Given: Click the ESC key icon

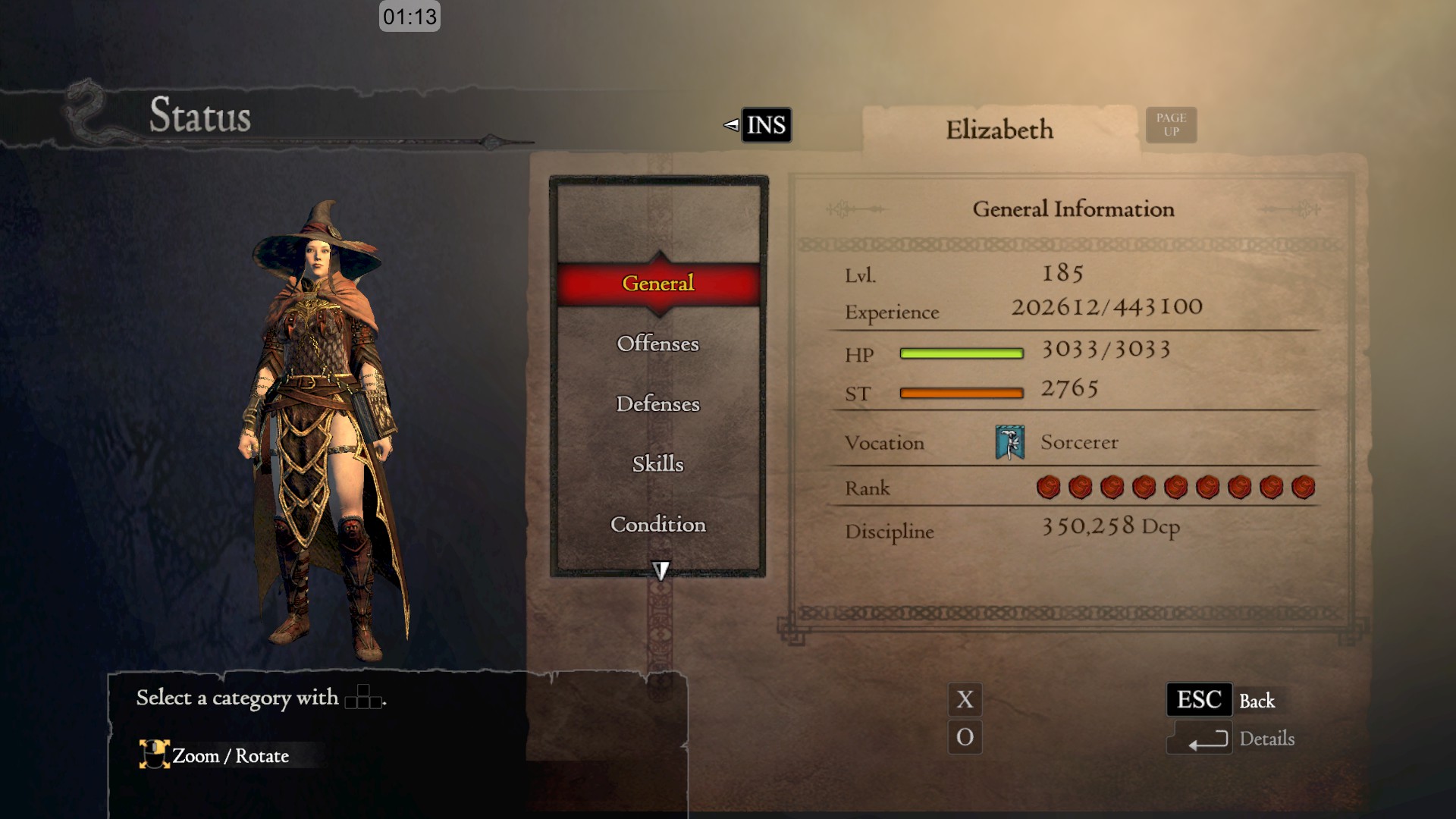Looking at the screenshot, I should [x=1198, y=699].
